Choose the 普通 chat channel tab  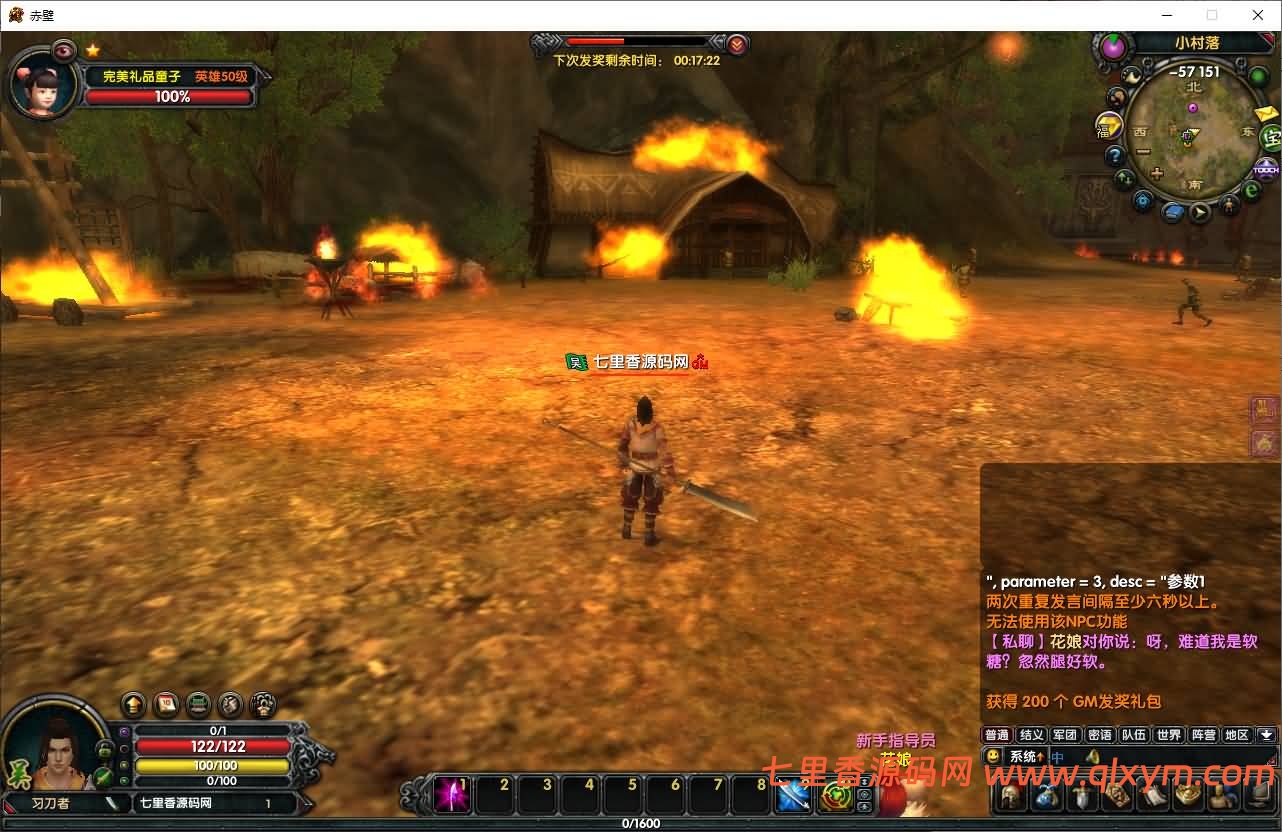pos(997,735)
